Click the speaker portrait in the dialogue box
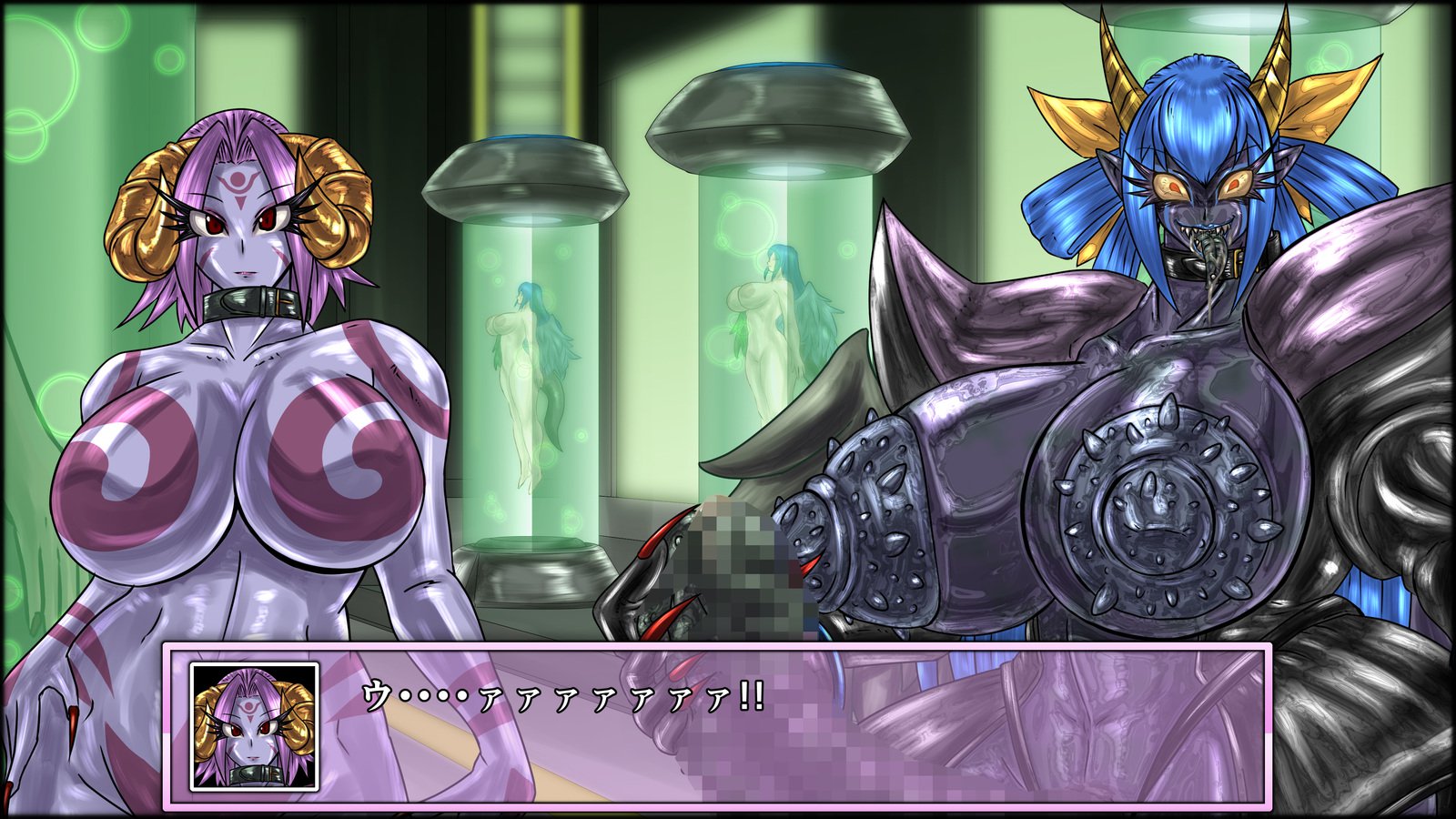This screenshot has height=819, width=1456. point(254,726)
